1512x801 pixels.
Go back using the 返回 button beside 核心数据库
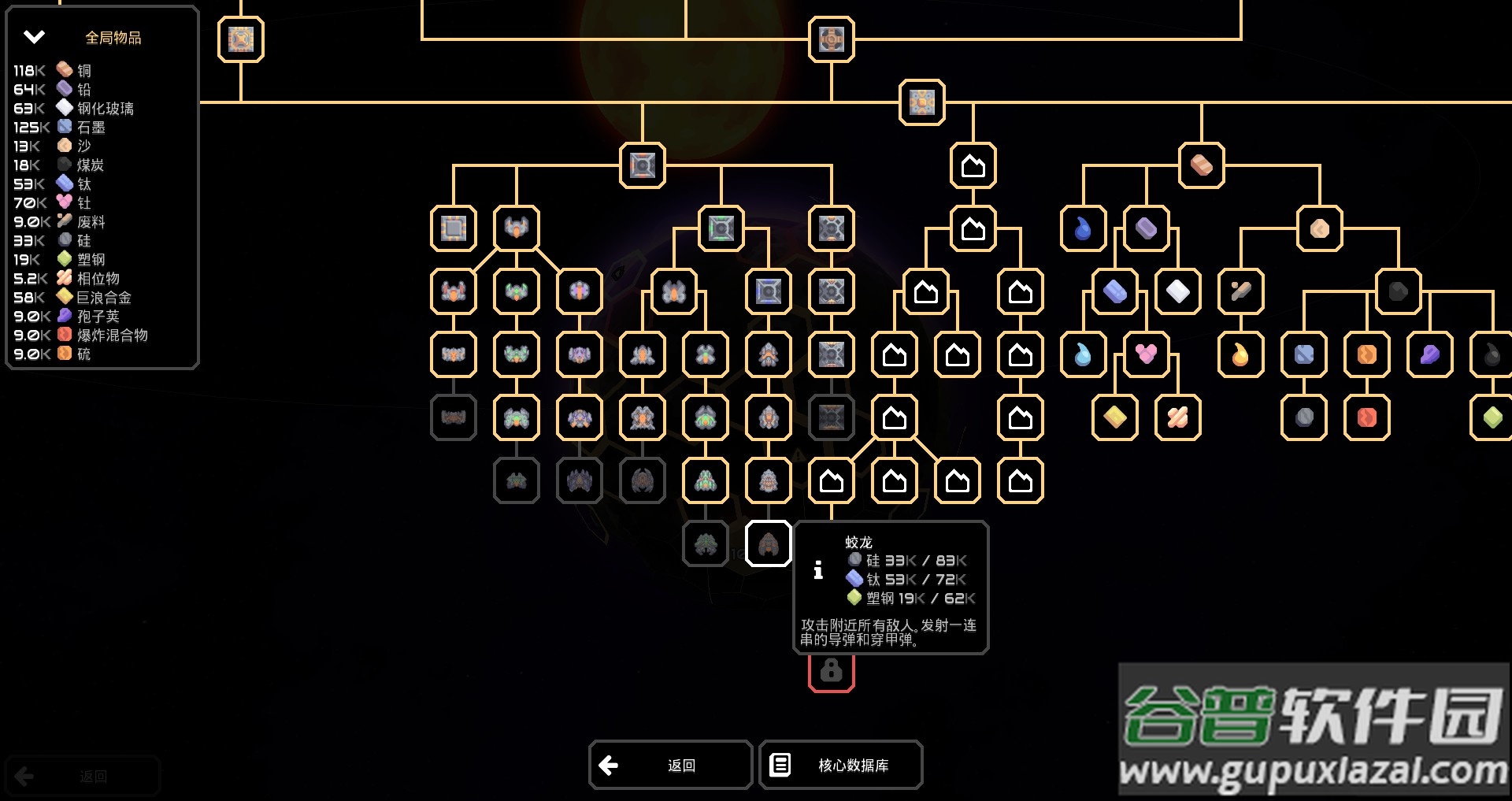(x=670, y=765)
